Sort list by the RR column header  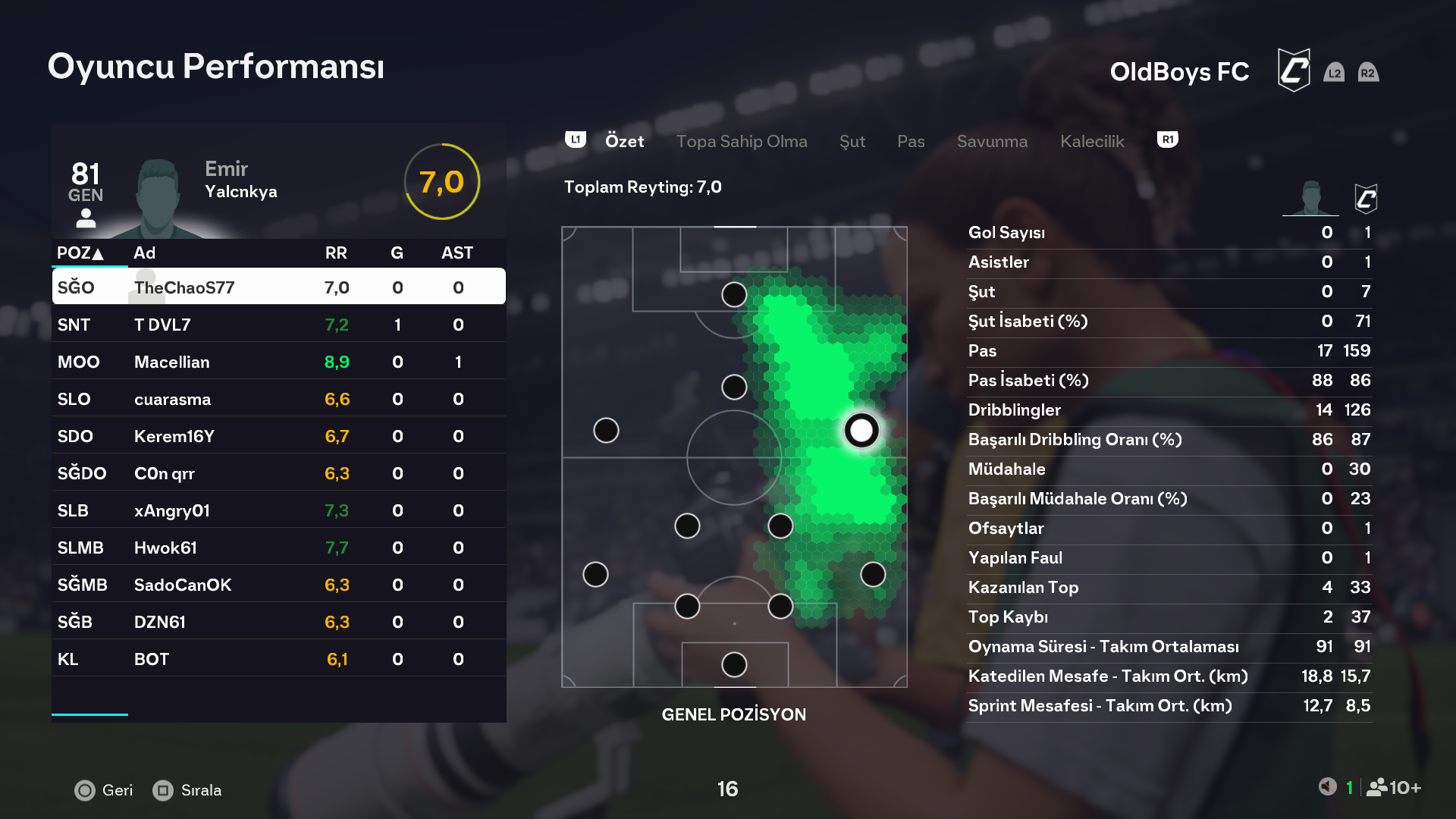(336, 253)
